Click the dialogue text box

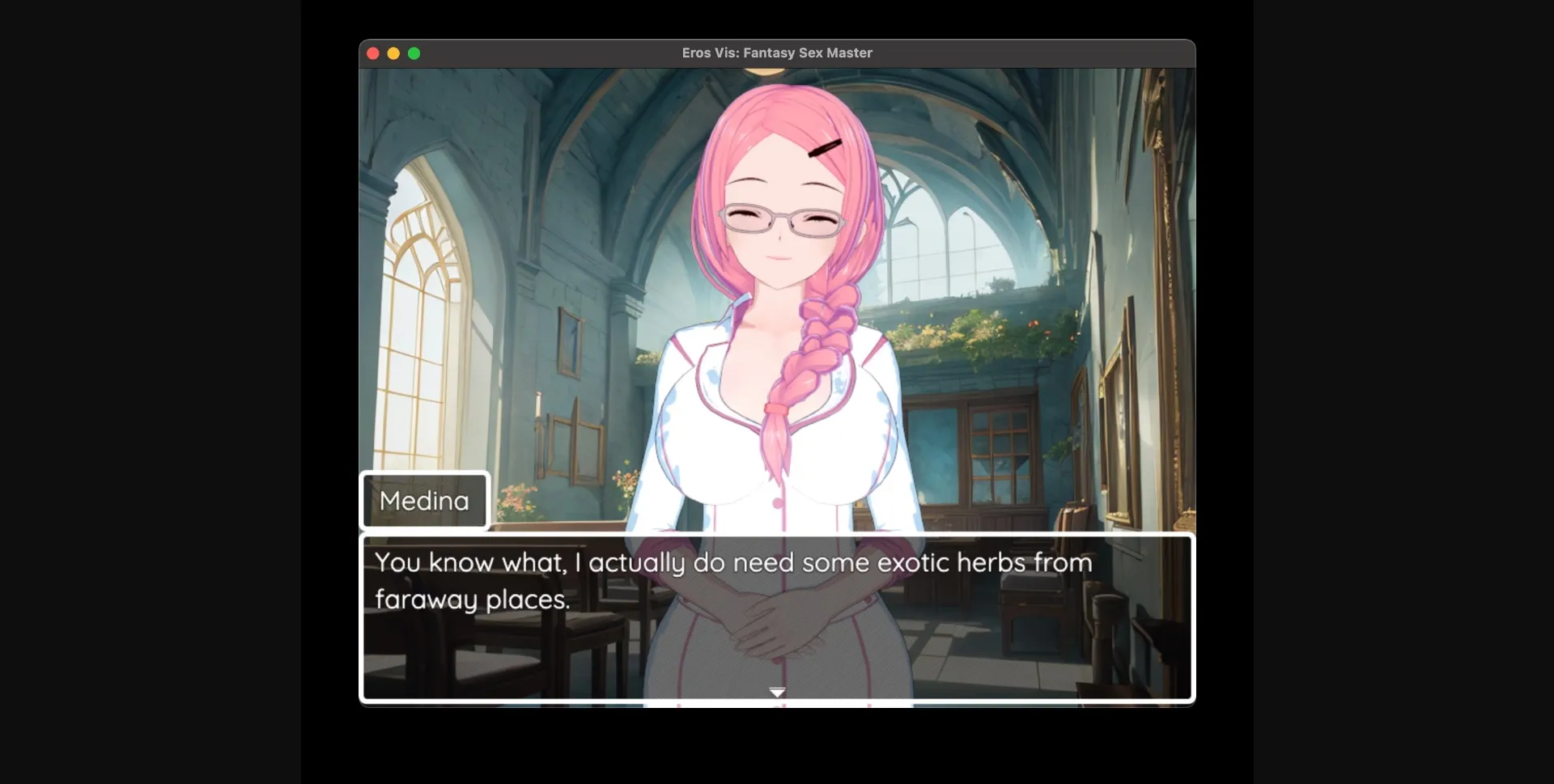point(776,619)
